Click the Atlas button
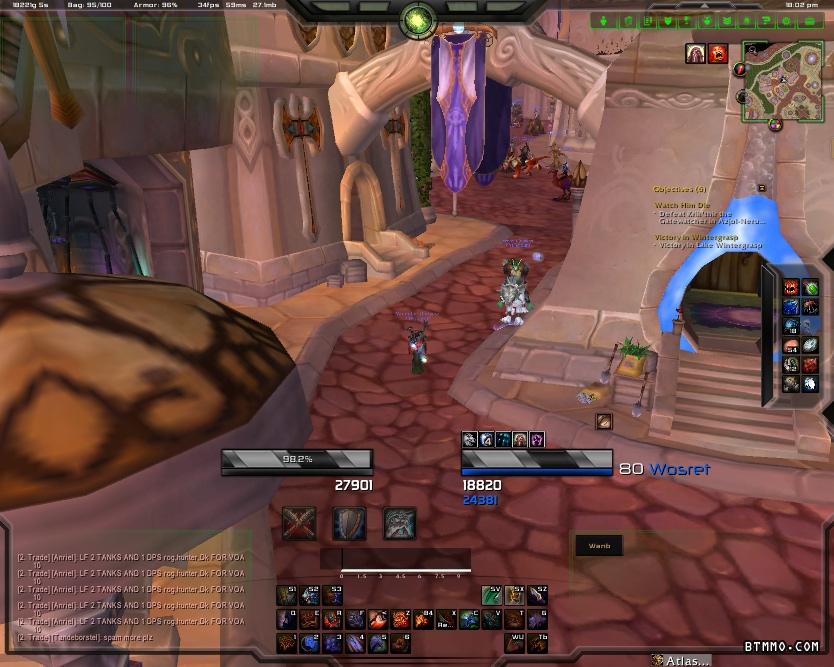This screenshot has width=834, height=667. (684, 660)
